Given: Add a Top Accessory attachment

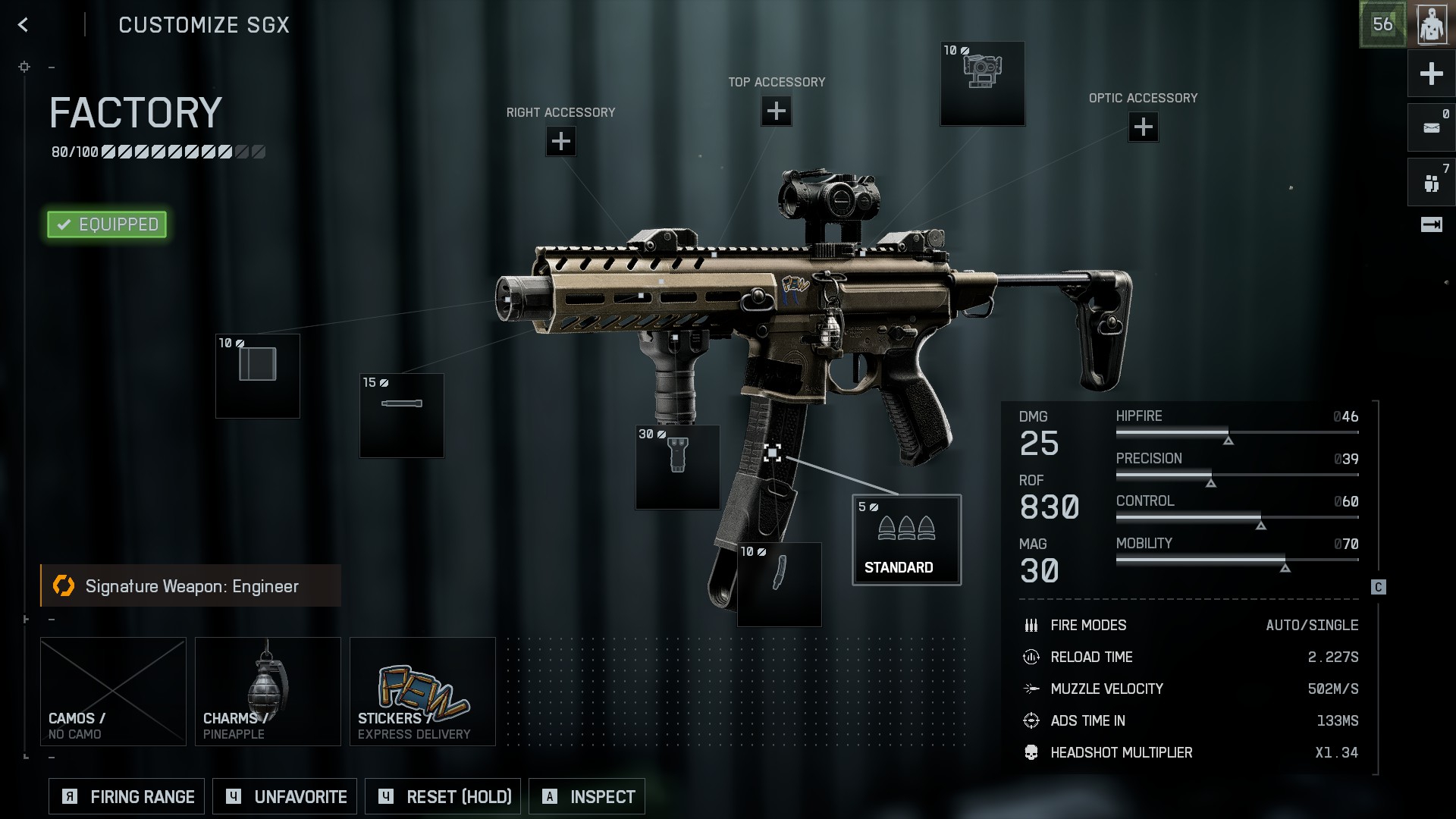Looking at the screenshot, I should point(776,111).
